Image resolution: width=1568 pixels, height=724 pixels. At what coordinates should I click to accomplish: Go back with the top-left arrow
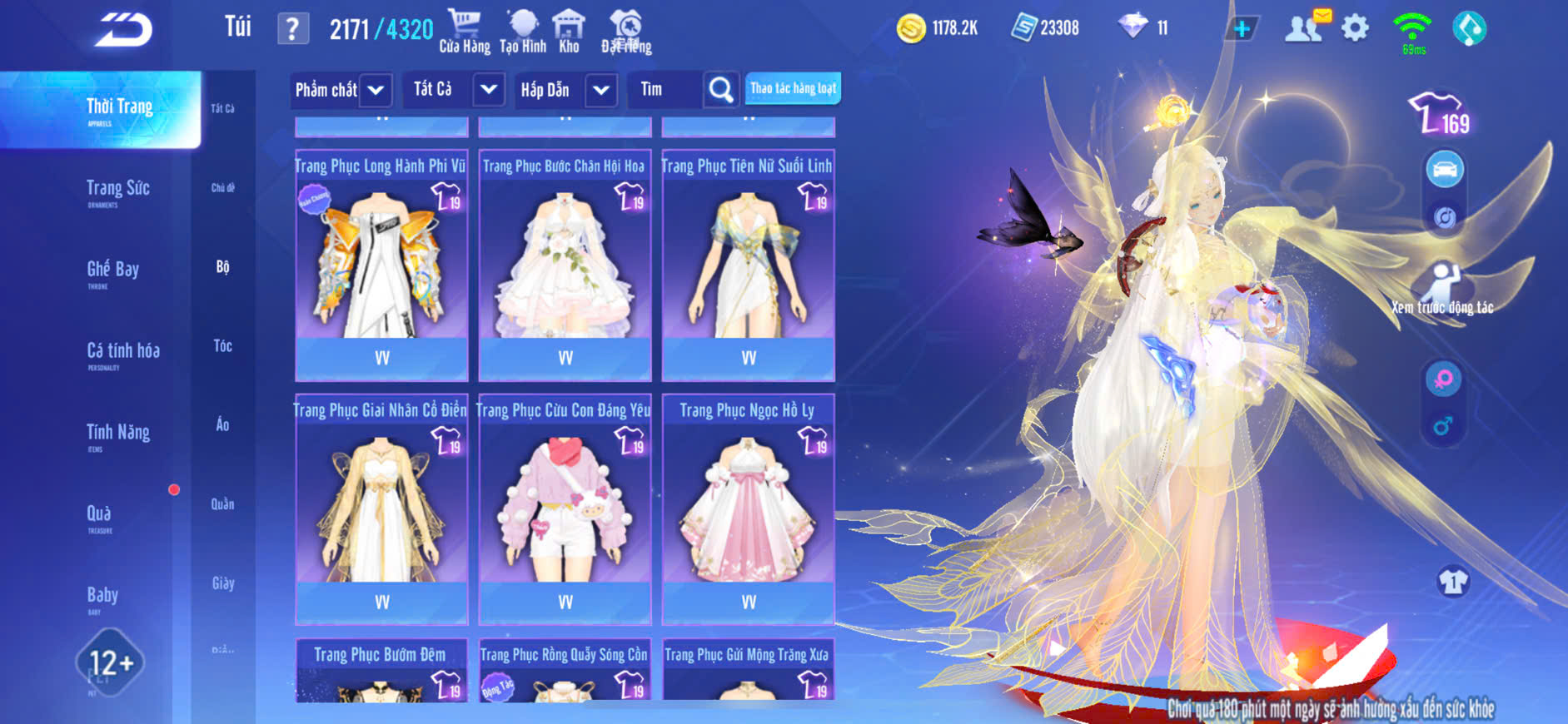pos(123,30)
